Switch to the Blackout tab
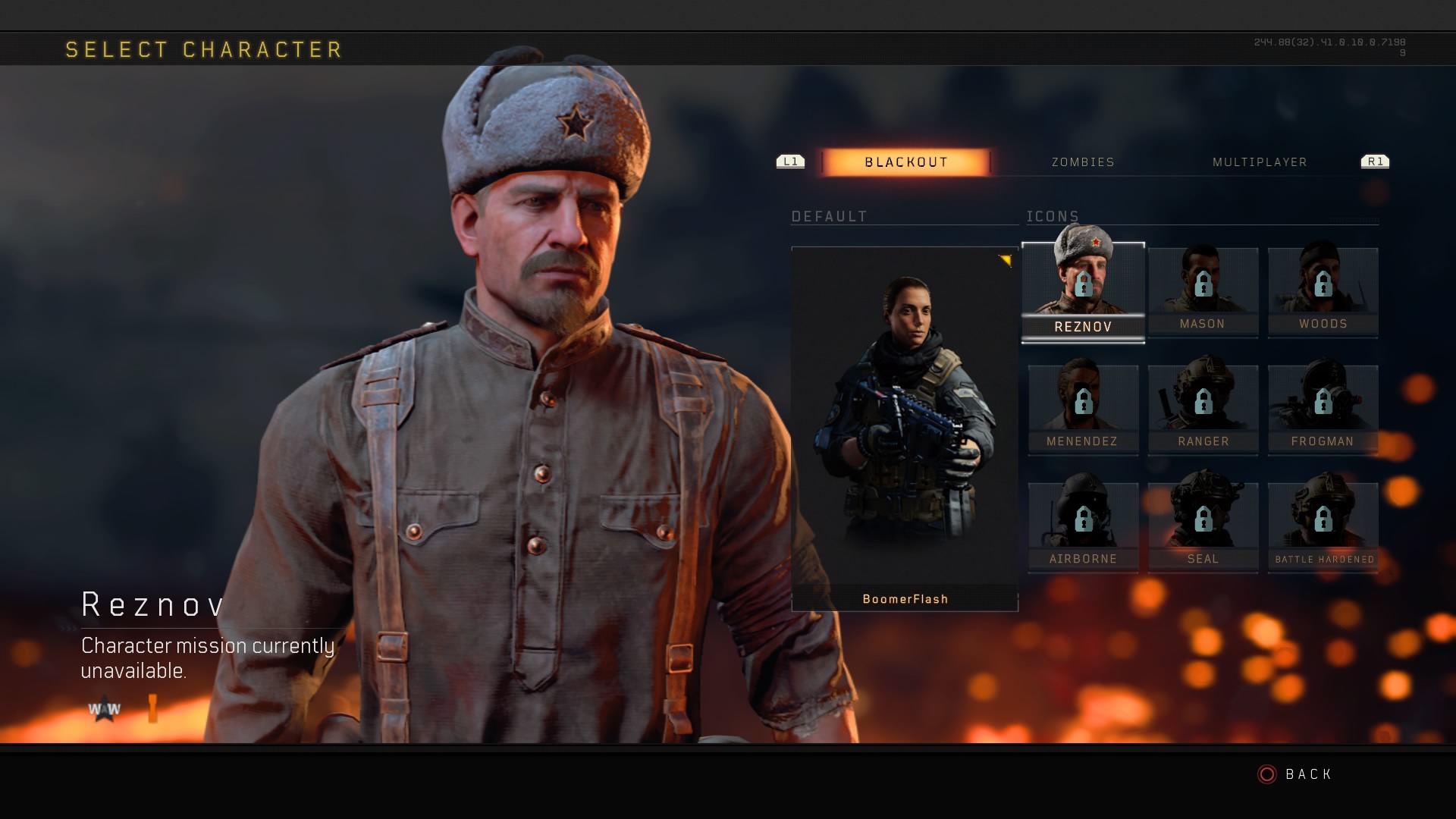 (x=905, y=162)
